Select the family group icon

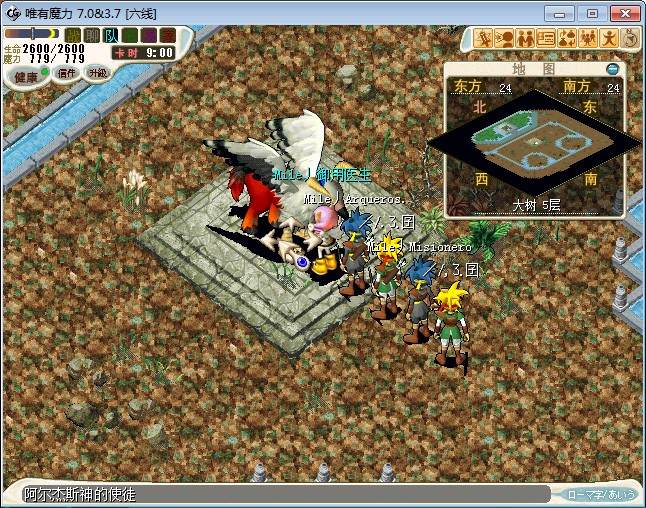pos(588,38)
